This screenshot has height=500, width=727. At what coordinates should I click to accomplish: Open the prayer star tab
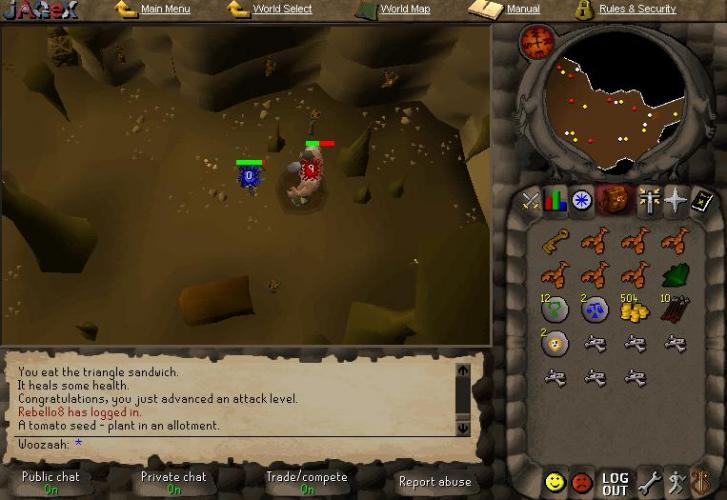(x=677, y=201)
